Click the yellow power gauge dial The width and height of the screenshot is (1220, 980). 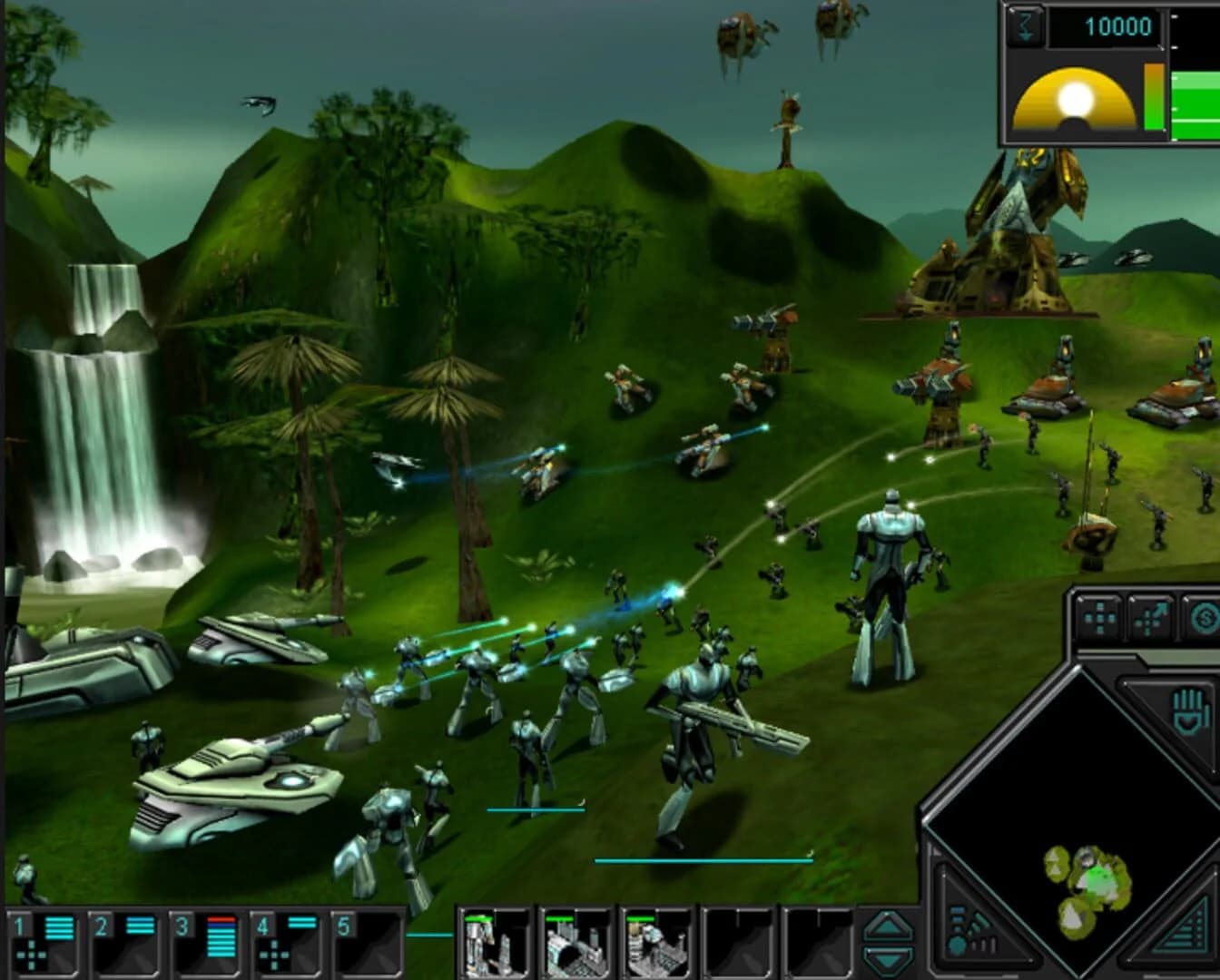[x=1074, y=100]
